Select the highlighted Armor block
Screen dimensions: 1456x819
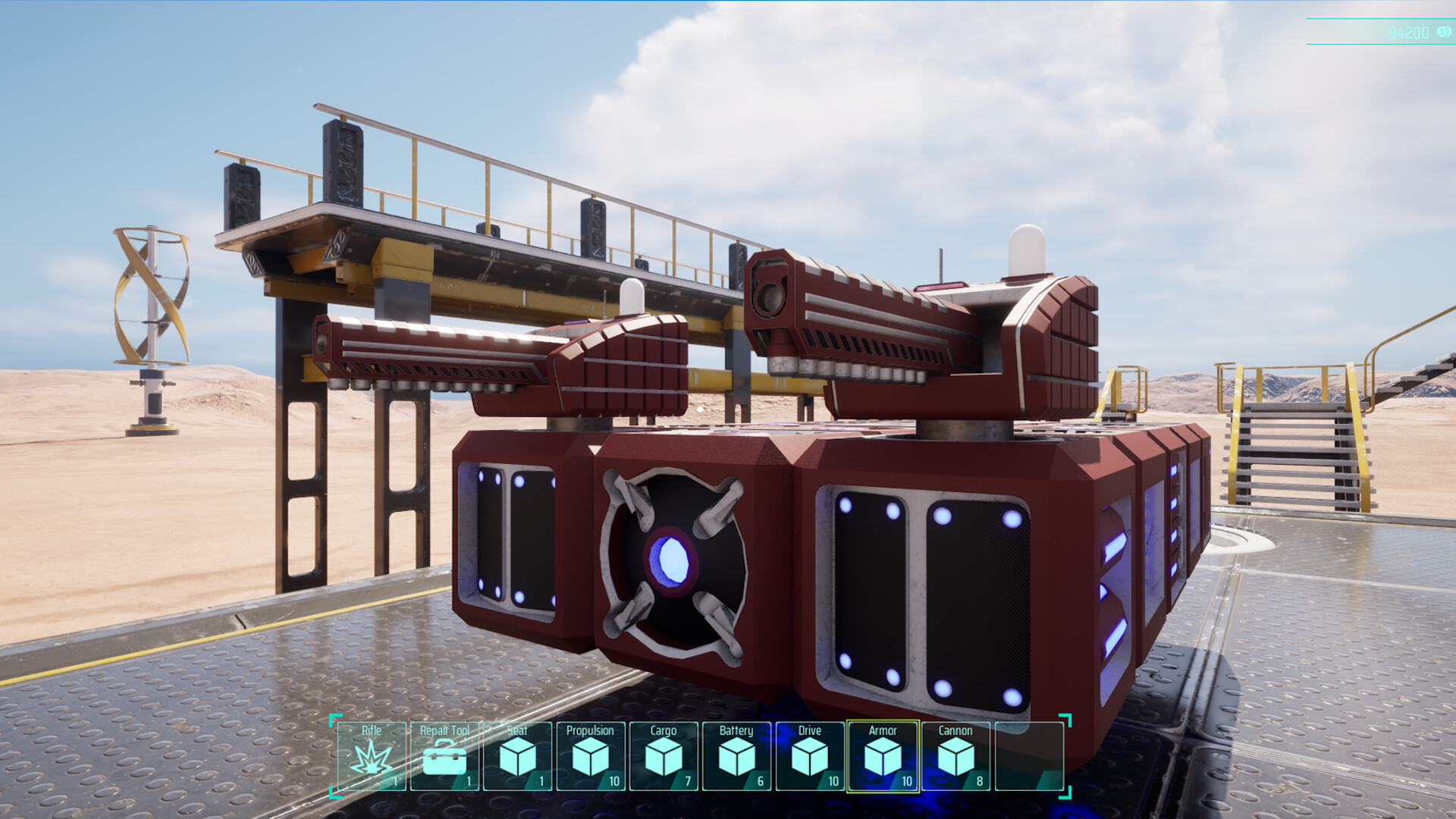point(883,756)
